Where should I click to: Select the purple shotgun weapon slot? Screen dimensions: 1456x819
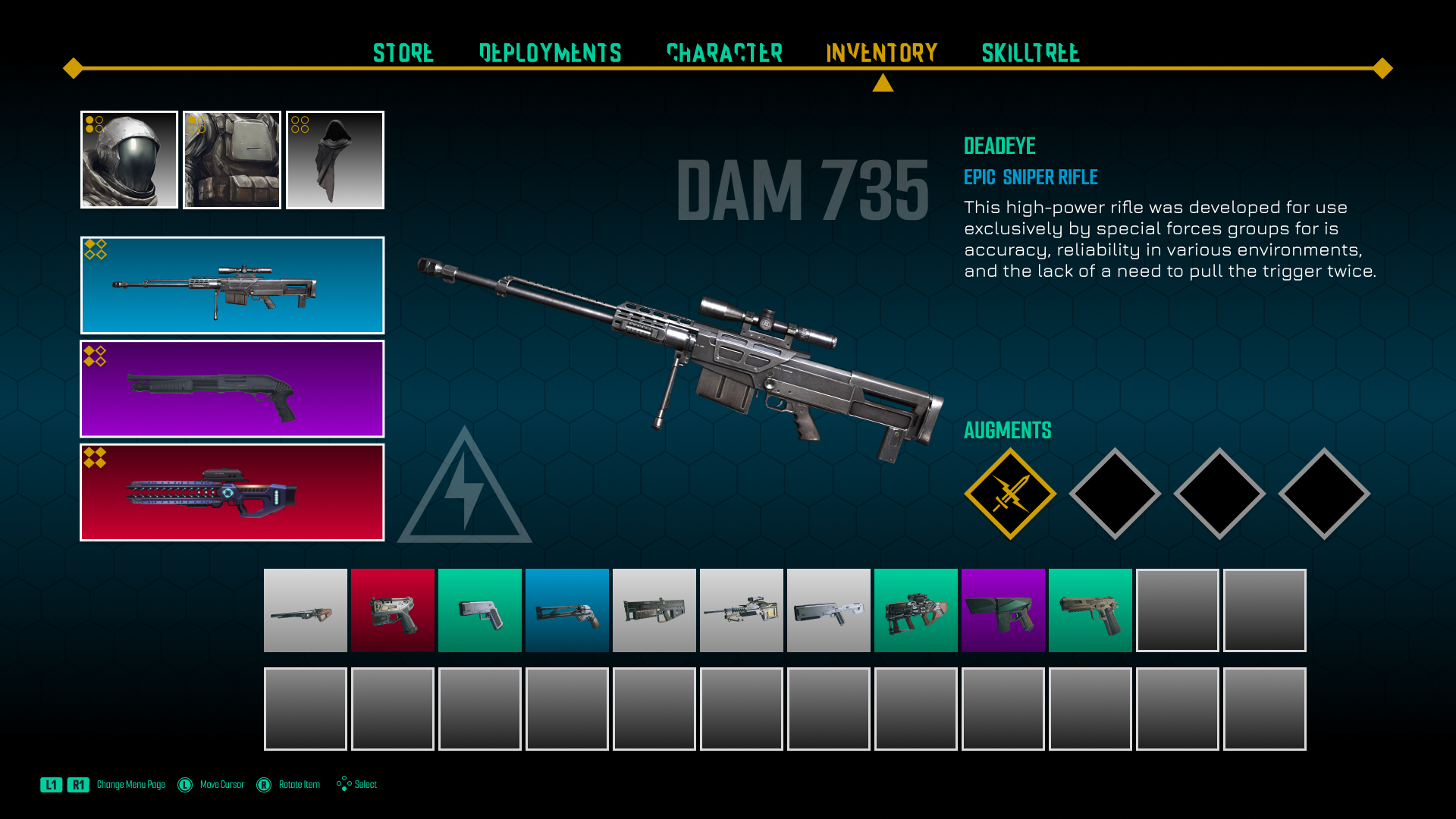click(x=232, y=389)
